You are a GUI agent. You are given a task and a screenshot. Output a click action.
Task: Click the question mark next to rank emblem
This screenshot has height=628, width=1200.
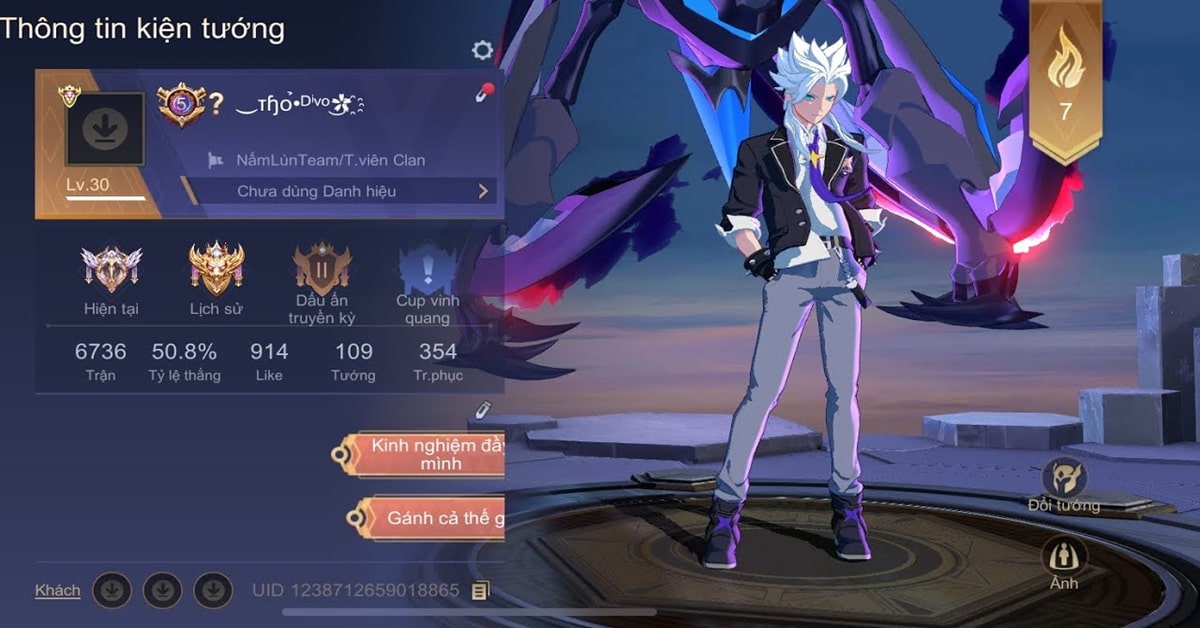tap(214, 104)
